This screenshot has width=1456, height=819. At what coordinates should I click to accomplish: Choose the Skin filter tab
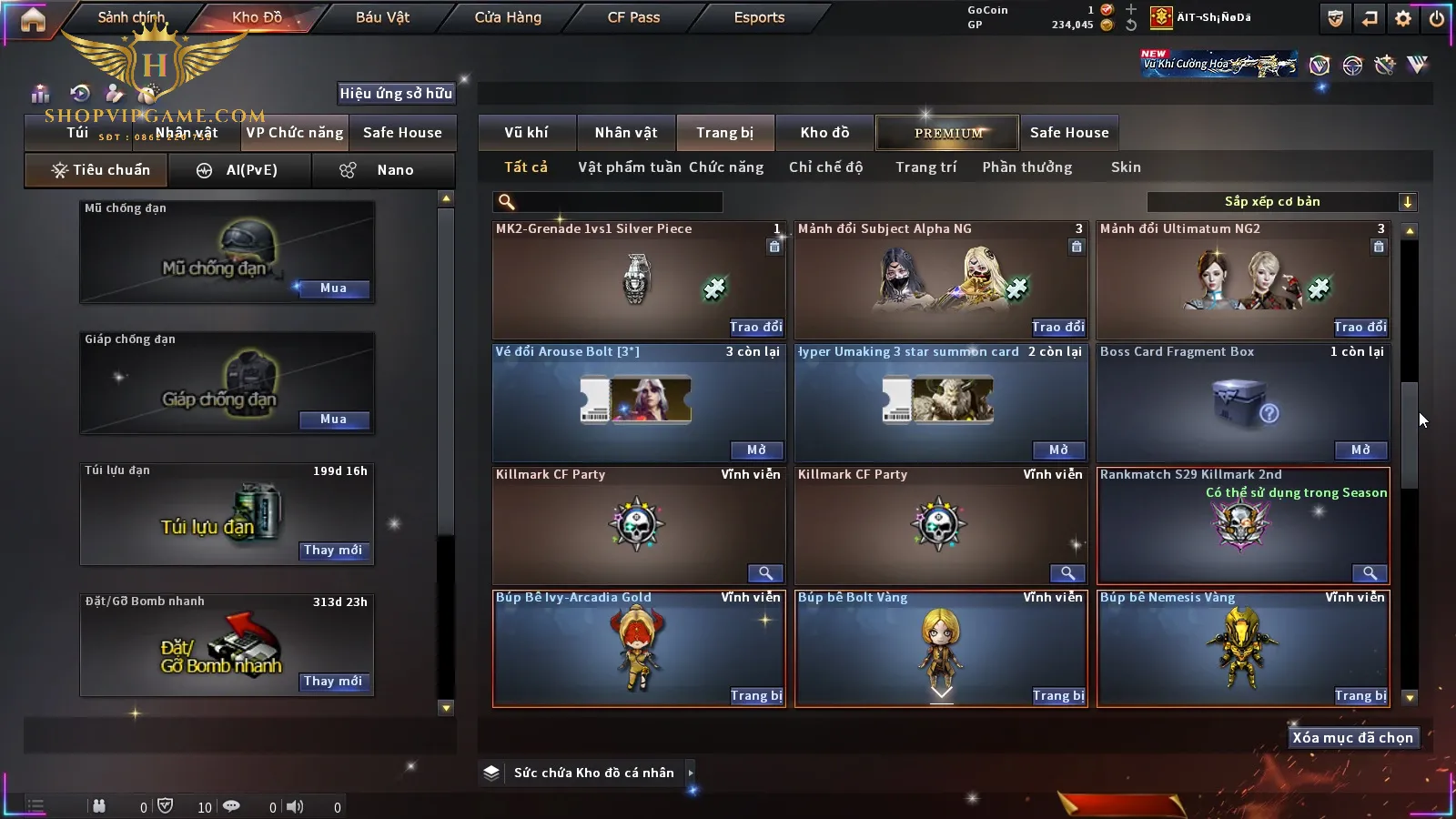click(x=1126, y=167)
